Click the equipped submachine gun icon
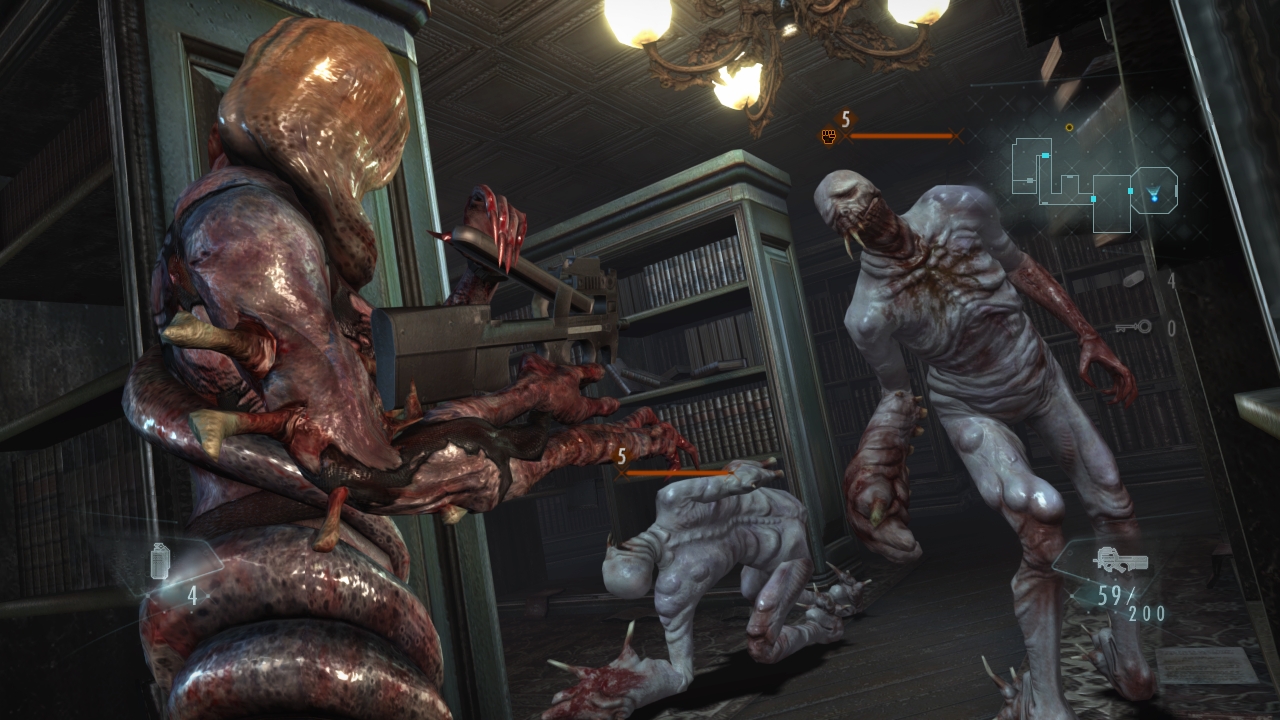The height and width of the screenshot is (720, 1280). 1120,559
